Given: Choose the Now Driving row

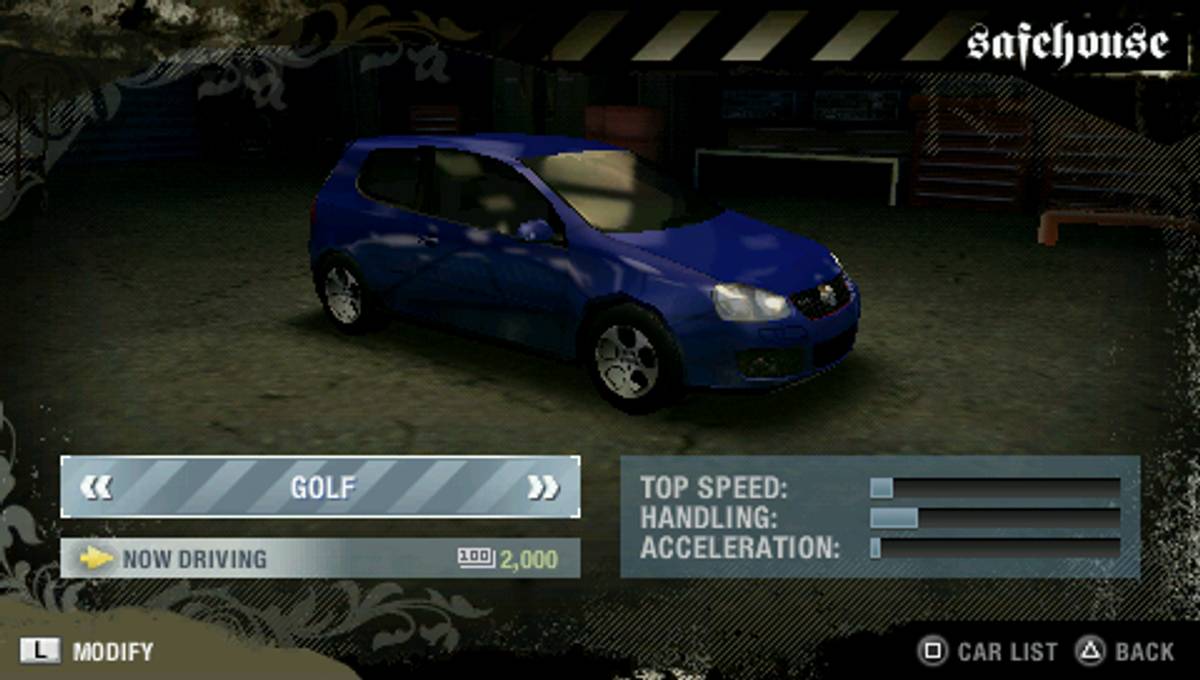Looking at the screenshot, I should click(320, 558).
